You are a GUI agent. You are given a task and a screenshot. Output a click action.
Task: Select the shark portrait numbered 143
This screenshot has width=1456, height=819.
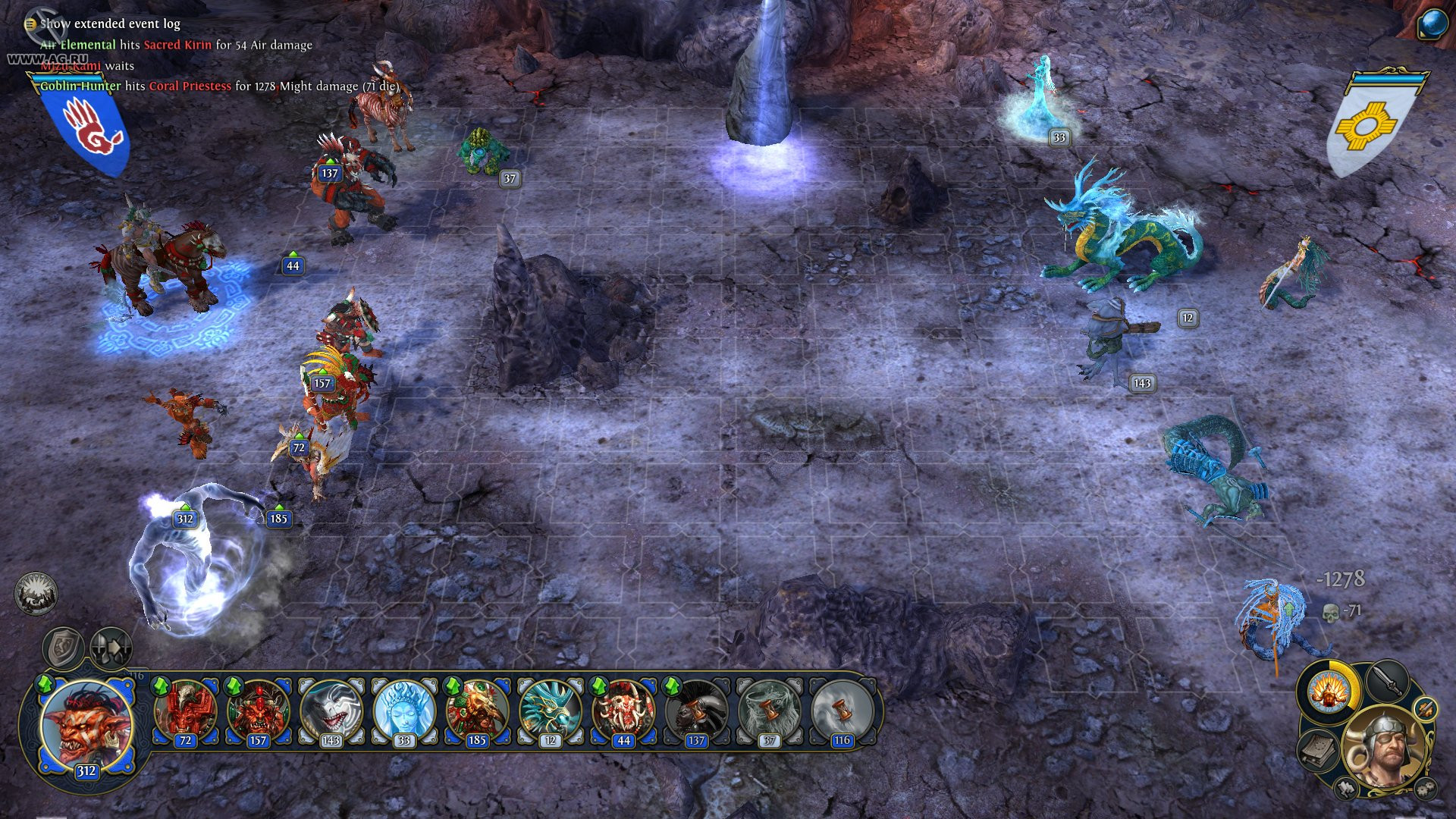click(x=331, y=712)
